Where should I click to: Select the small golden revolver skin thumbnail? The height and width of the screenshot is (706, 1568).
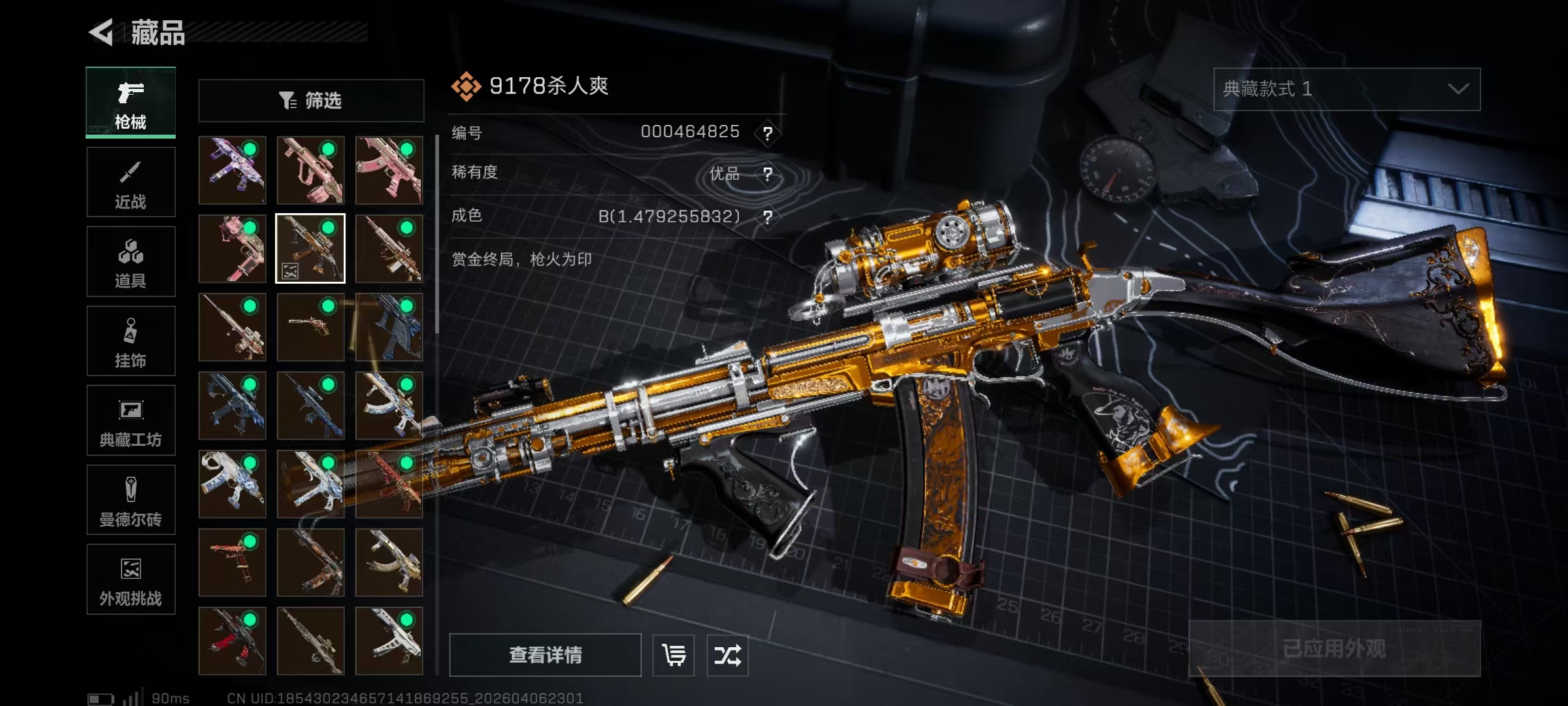point(310,327)
